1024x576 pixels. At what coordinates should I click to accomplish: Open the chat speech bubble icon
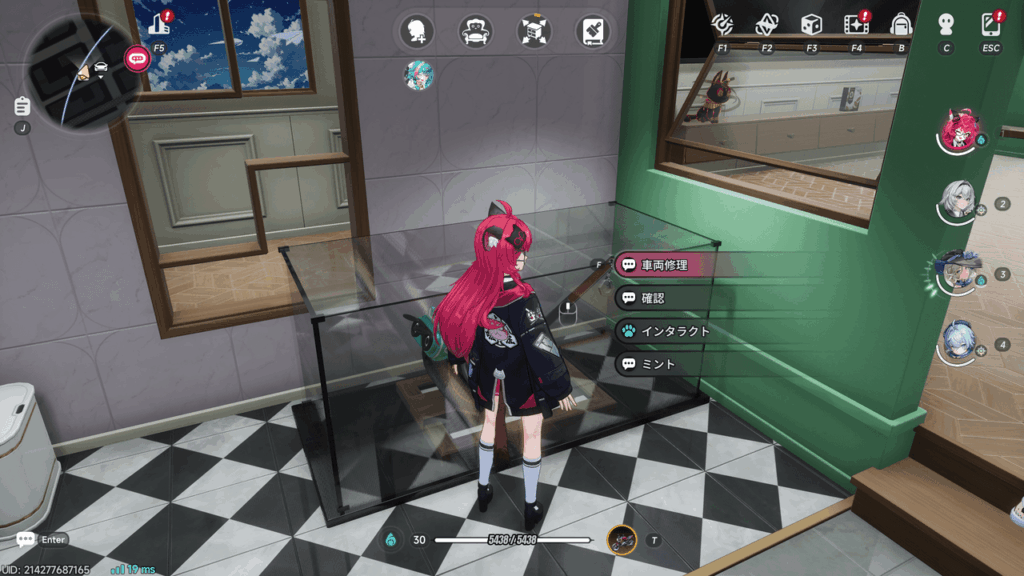tap(25, 540)
